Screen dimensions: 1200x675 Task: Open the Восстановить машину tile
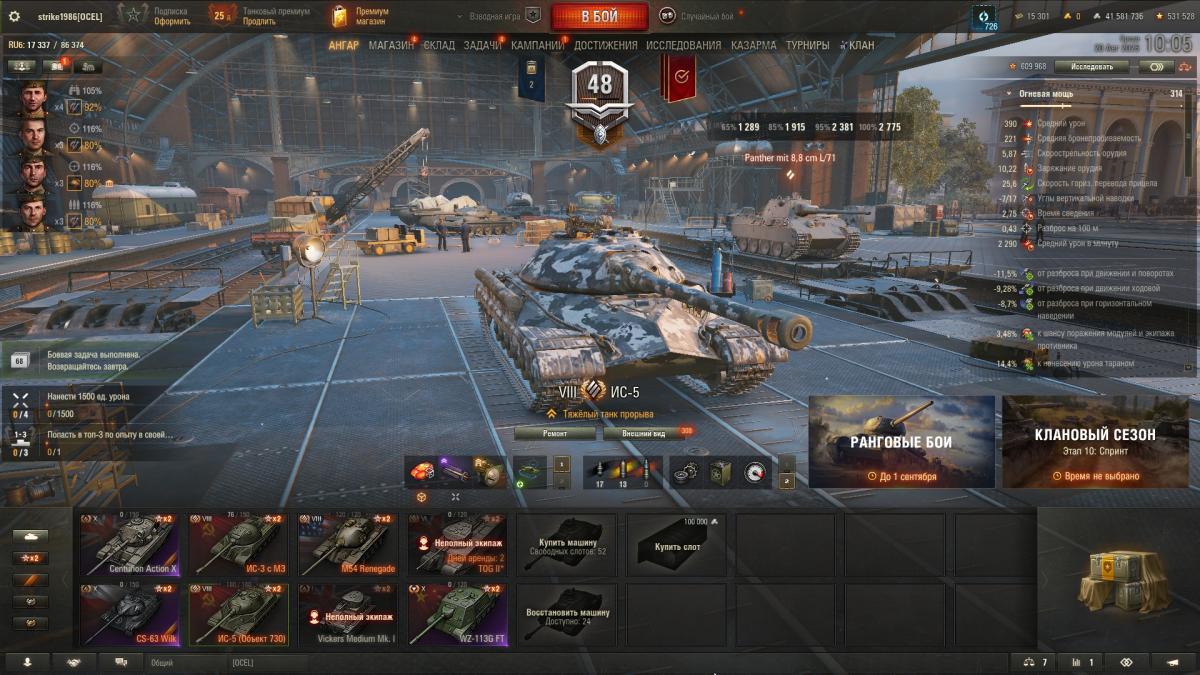tap(566, 615)
